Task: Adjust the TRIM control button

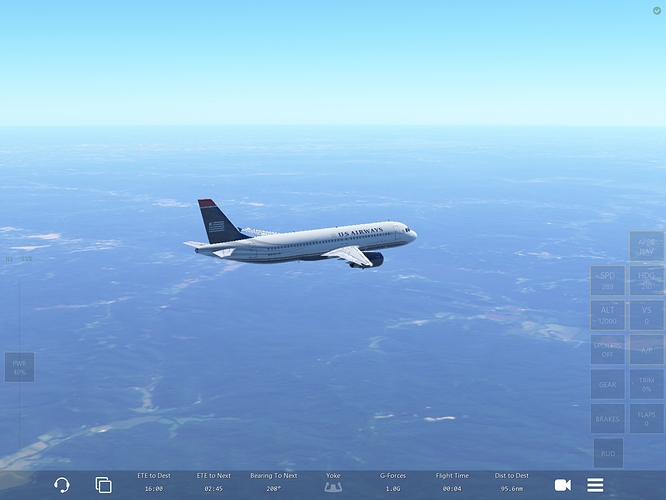Action: coord(647,384)
